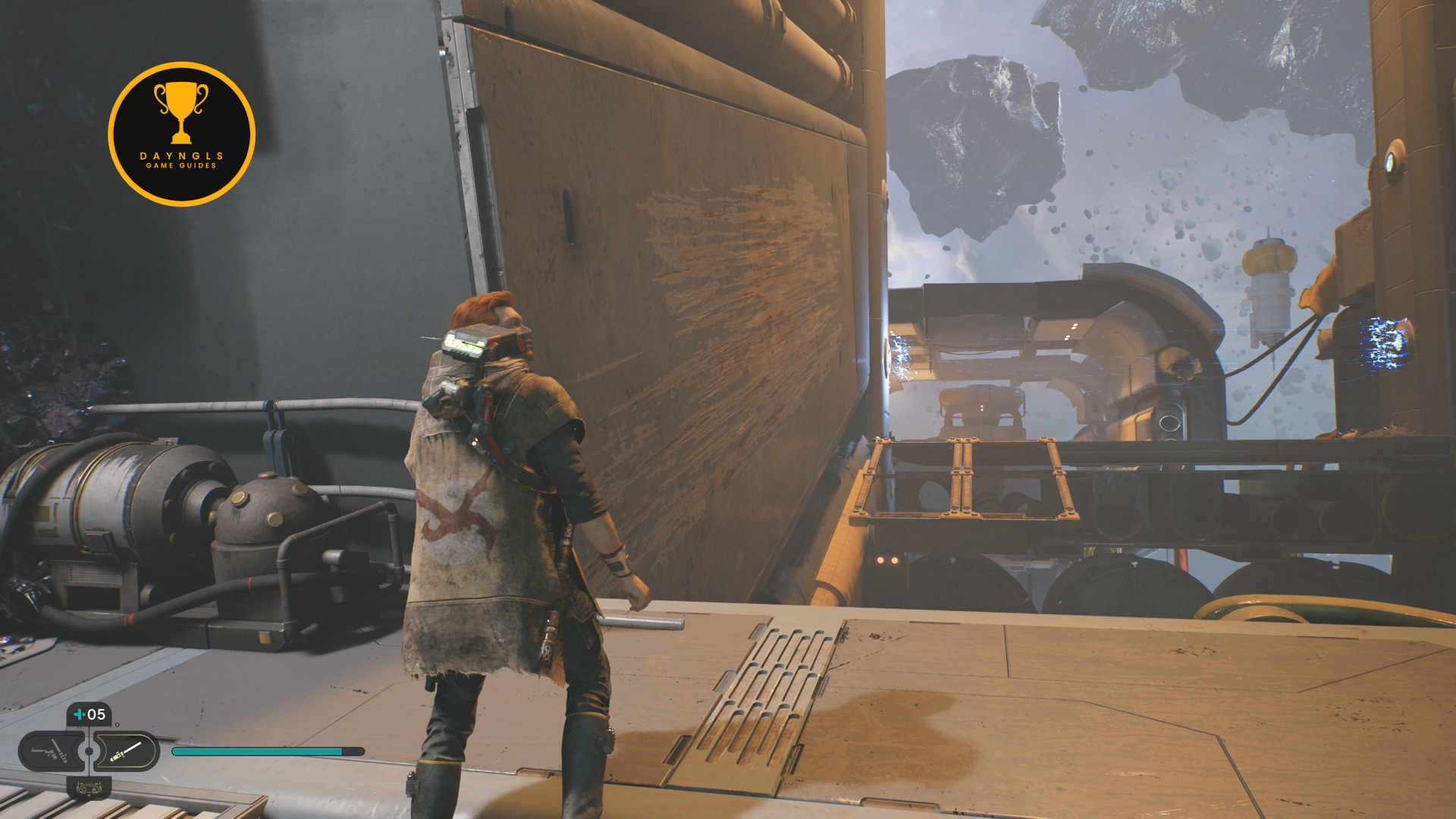Click the BD-1 droid icon

click(x=89, y=789)
